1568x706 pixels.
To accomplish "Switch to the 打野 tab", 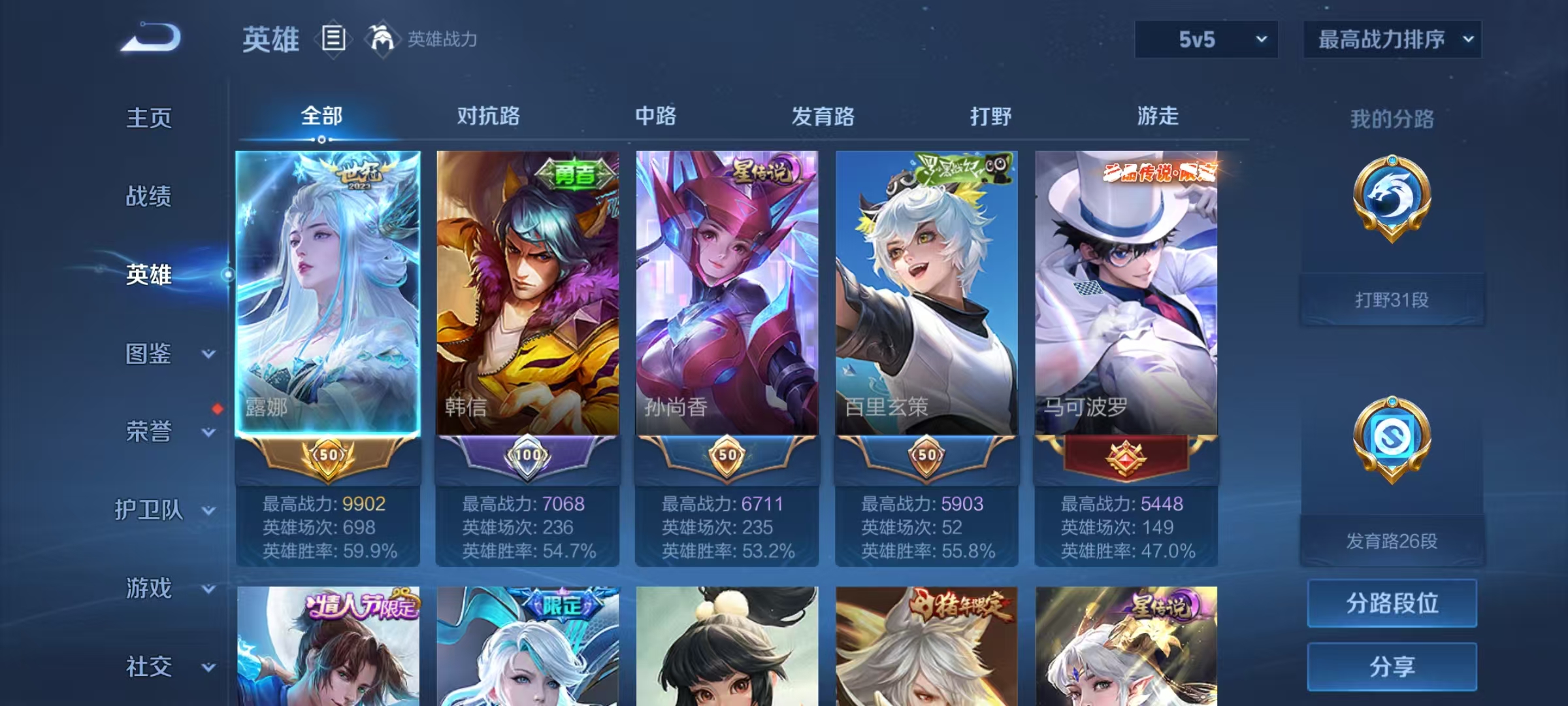I will coord(990,116).
